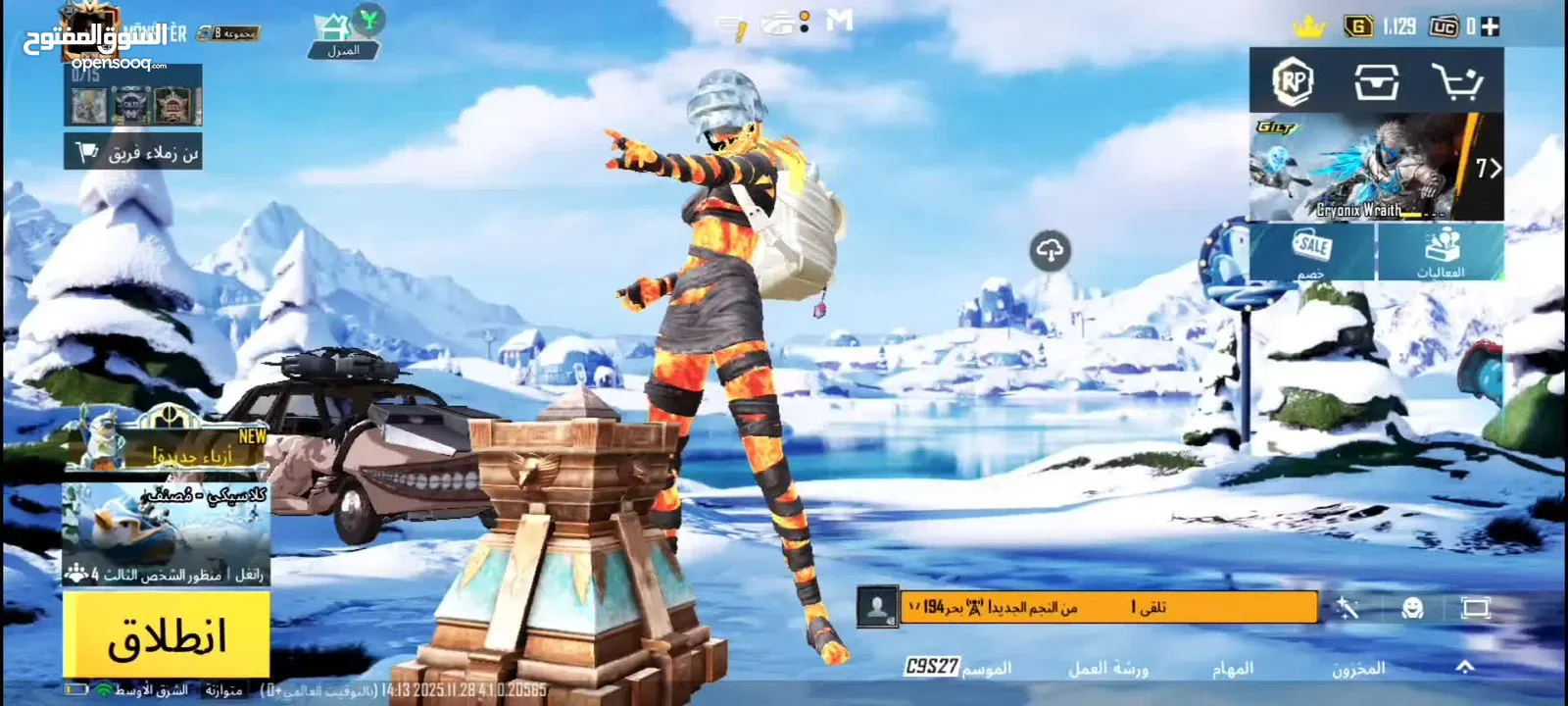This screenshot has height=706, width=1568.
Task: Open the SALE خصم offers tile
Action: pyautogui.click(x=1312, y=252)
